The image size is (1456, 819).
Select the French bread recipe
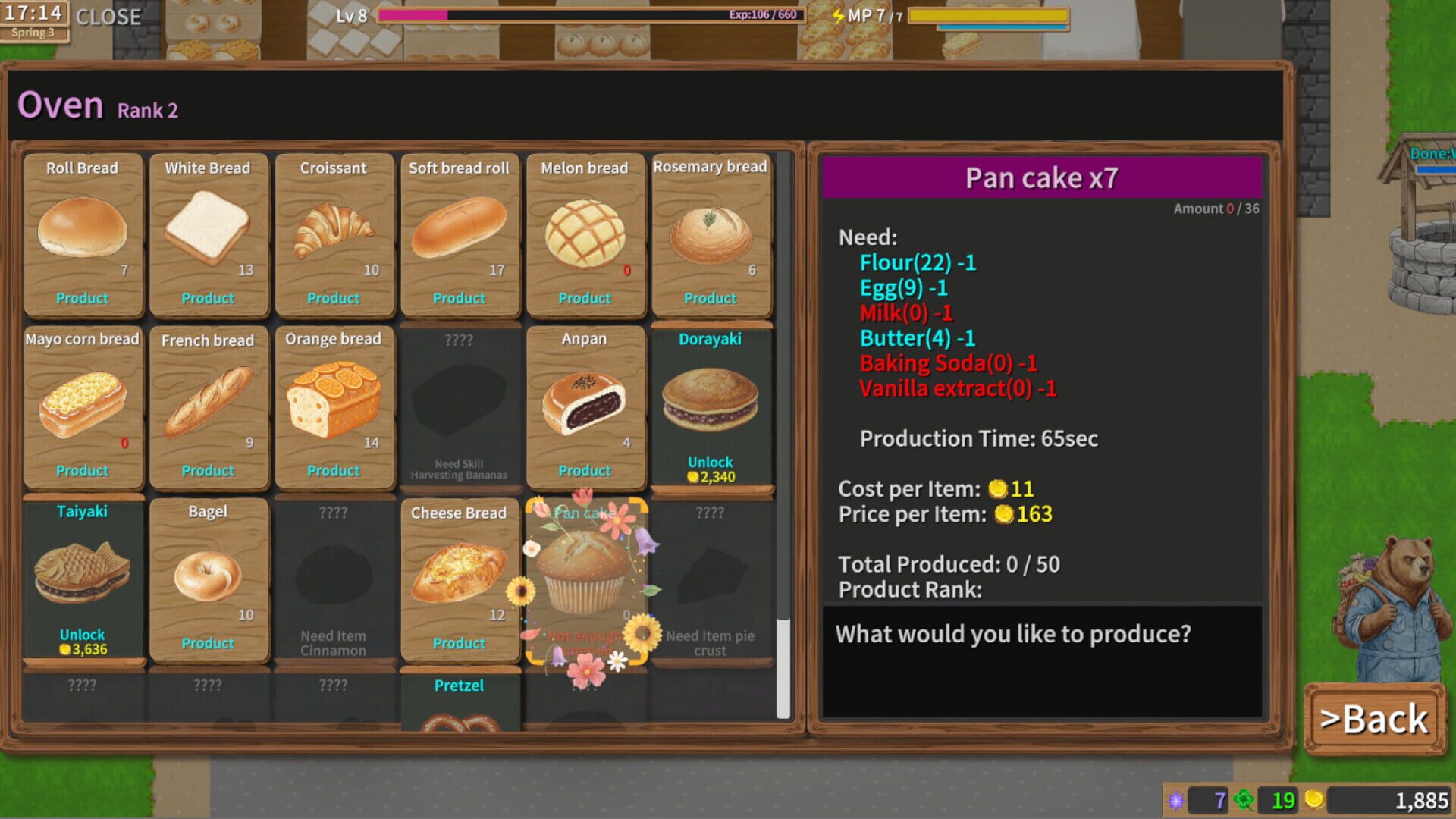point(208,402)
